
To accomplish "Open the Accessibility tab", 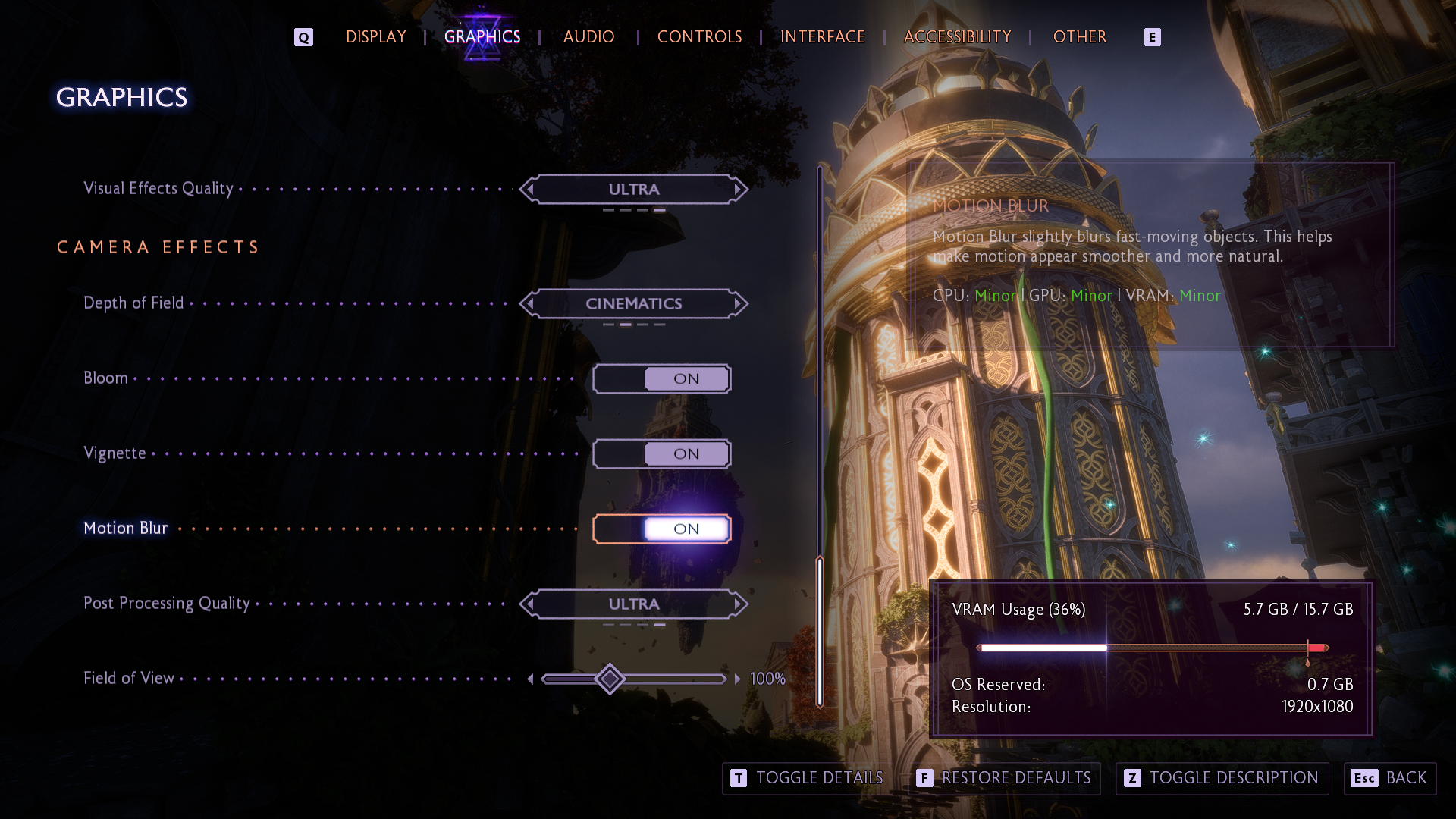I will tap(957, 36).
